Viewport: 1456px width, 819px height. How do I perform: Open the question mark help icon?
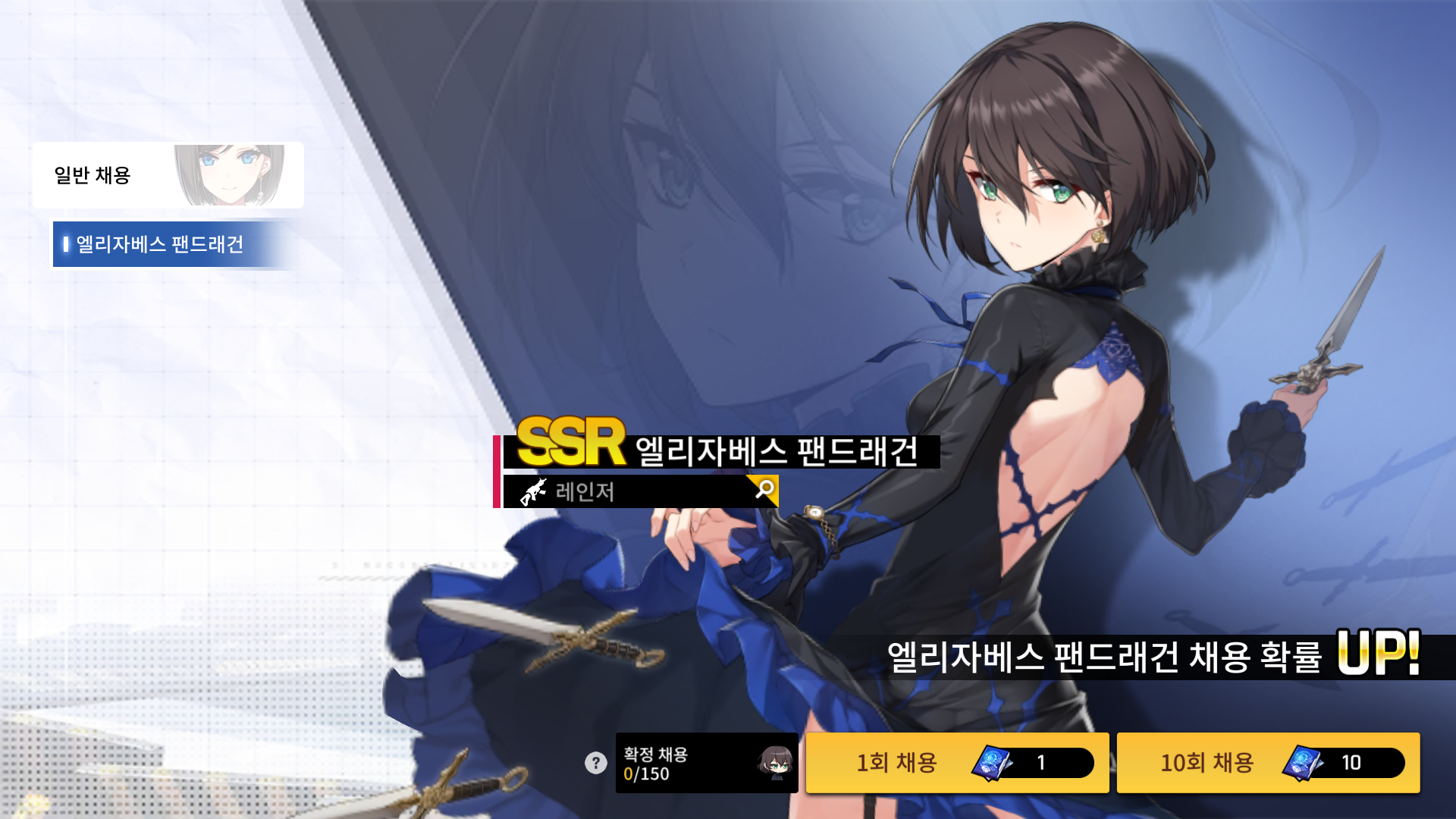click(x=596, y=763)
